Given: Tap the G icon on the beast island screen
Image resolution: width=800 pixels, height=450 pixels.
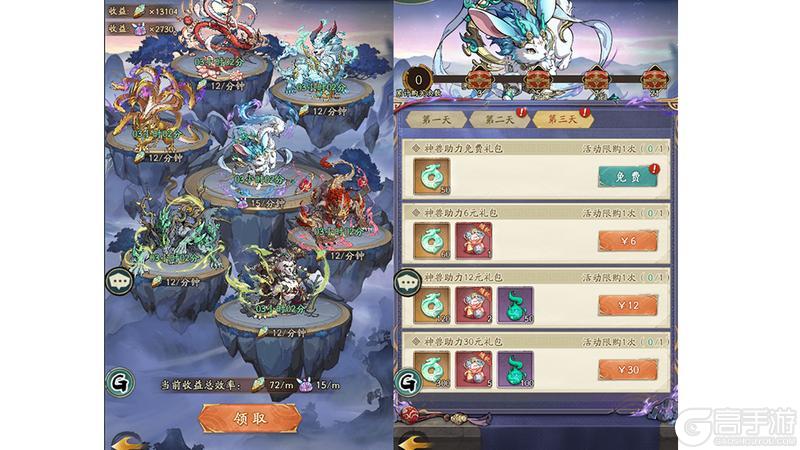Looking at the screenshot, I should click(118, 381).
